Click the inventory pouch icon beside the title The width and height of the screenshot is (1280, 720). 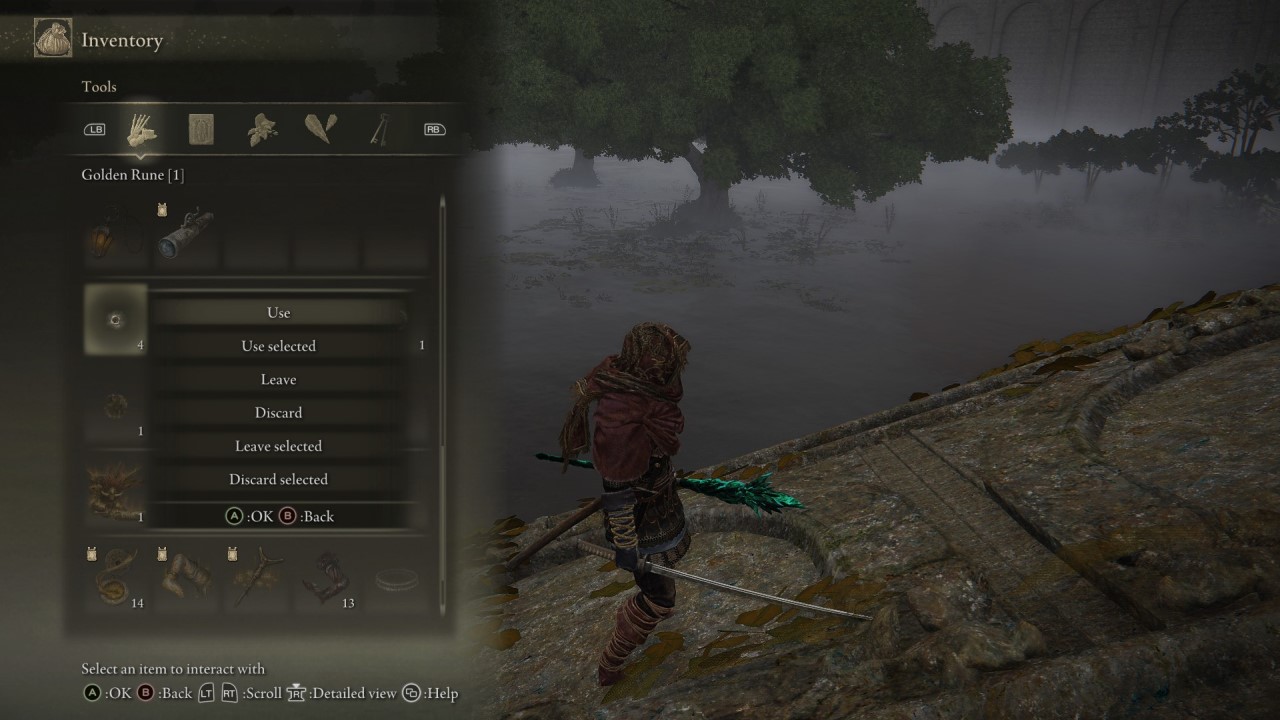tap(53, 37)
